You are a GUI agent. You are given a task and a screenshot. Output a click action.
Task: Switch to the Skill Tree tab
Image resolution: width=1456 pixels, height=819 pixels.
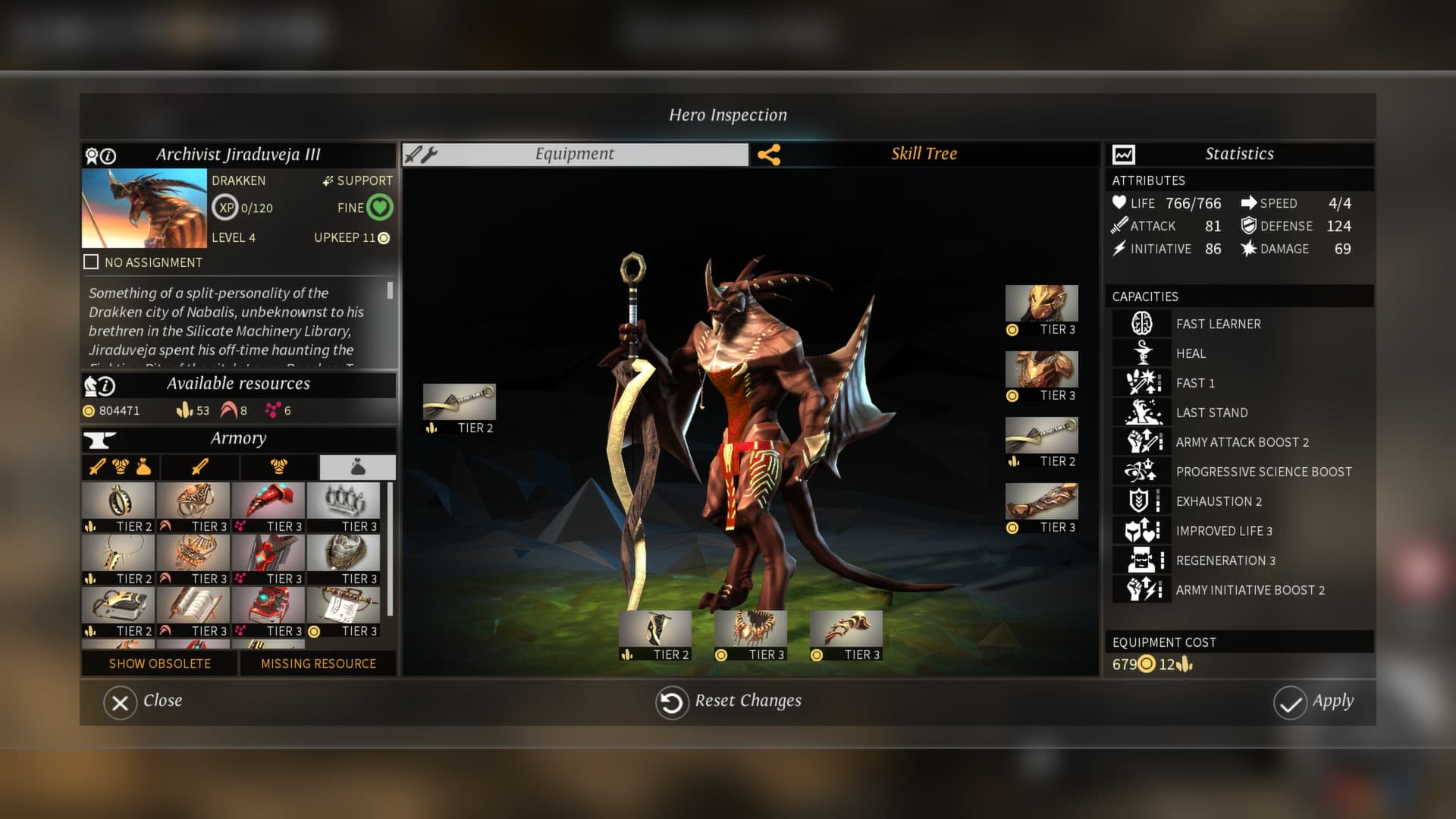tap(924, 154)
